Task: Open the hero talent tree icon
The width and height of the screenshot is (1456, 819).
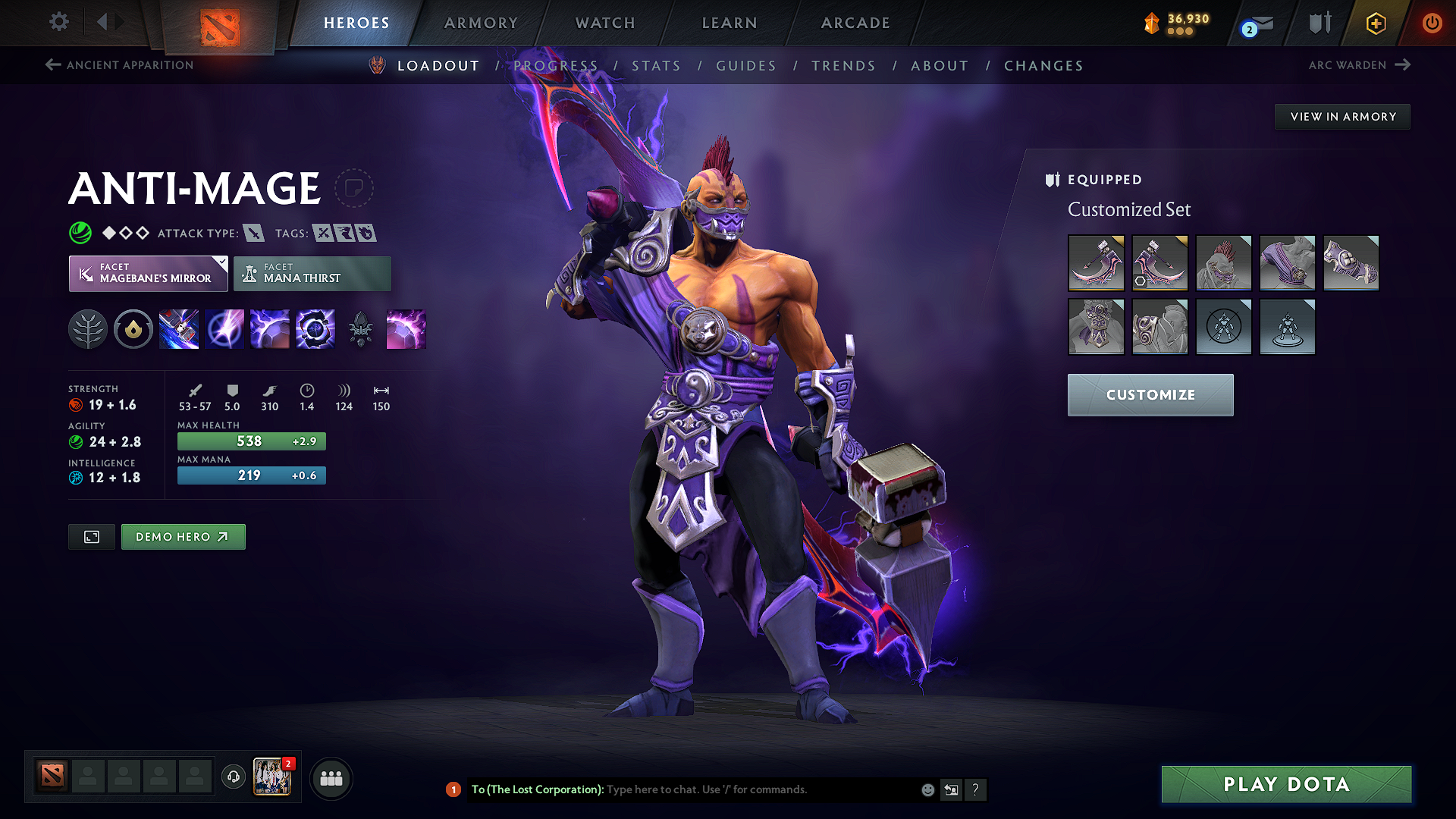Action: pyautogui.click(x=88, y=328)
